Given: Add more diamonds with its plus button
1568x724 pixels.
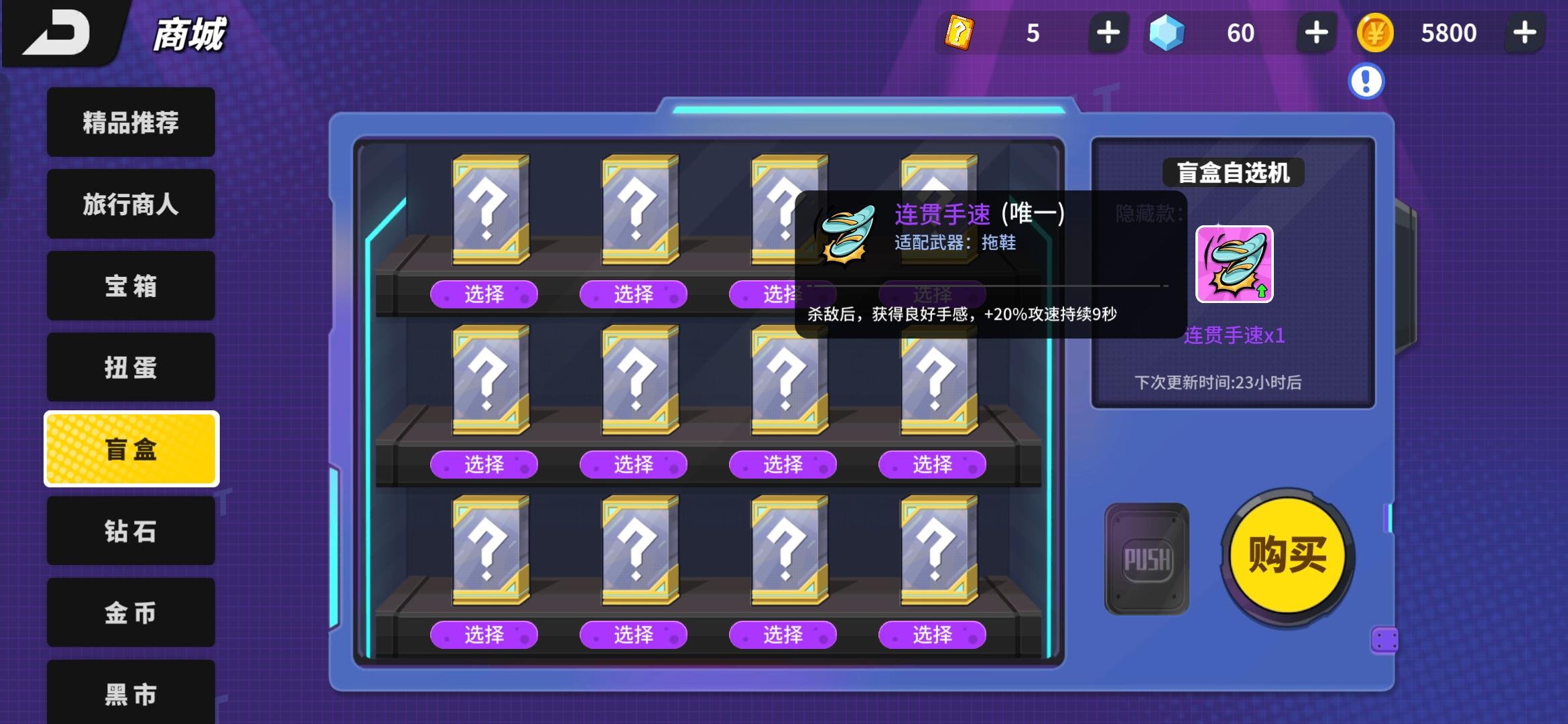Looking at the screenshot, I should [1315, 32].
